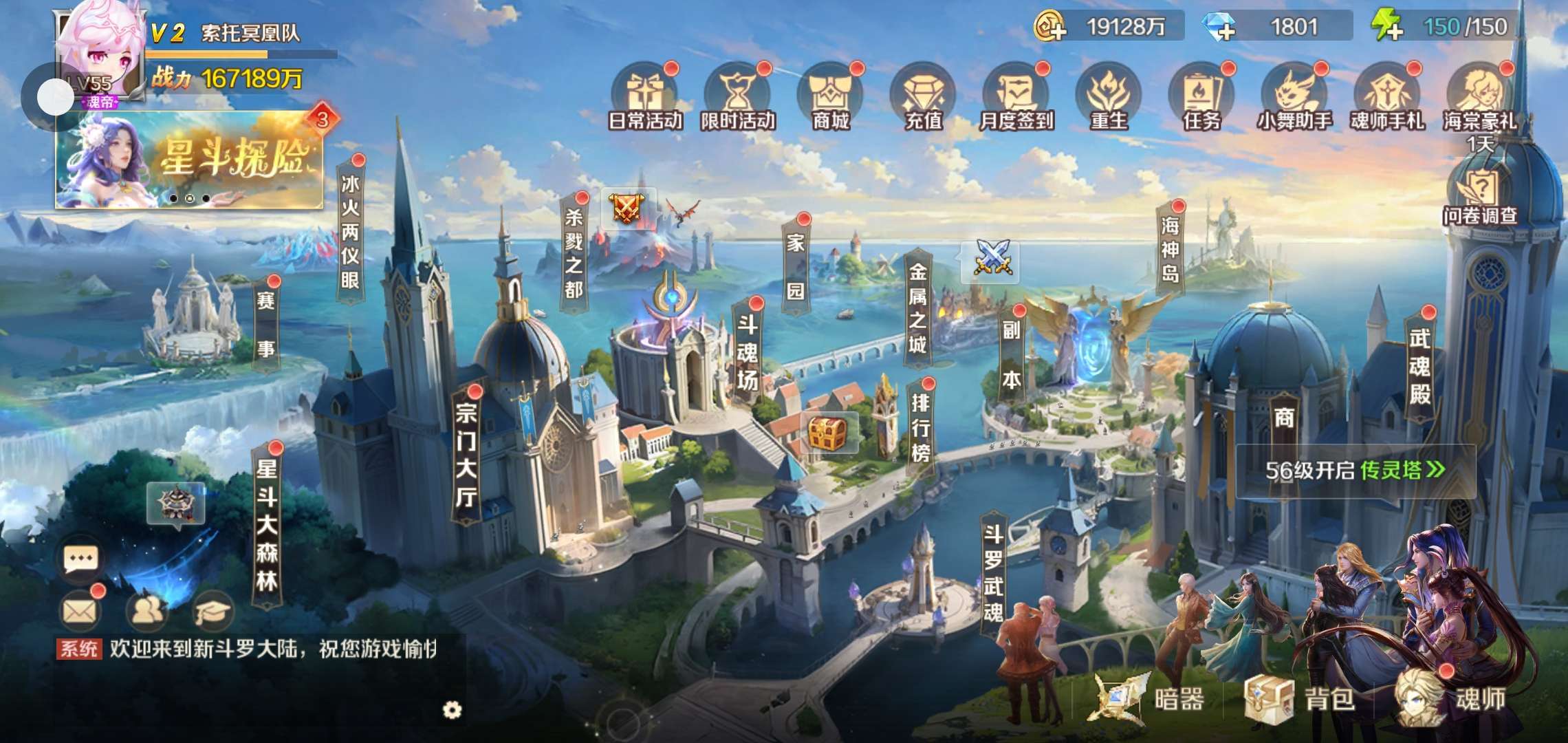Open 月度签到 monthly sign-in

coord(1016,96)
